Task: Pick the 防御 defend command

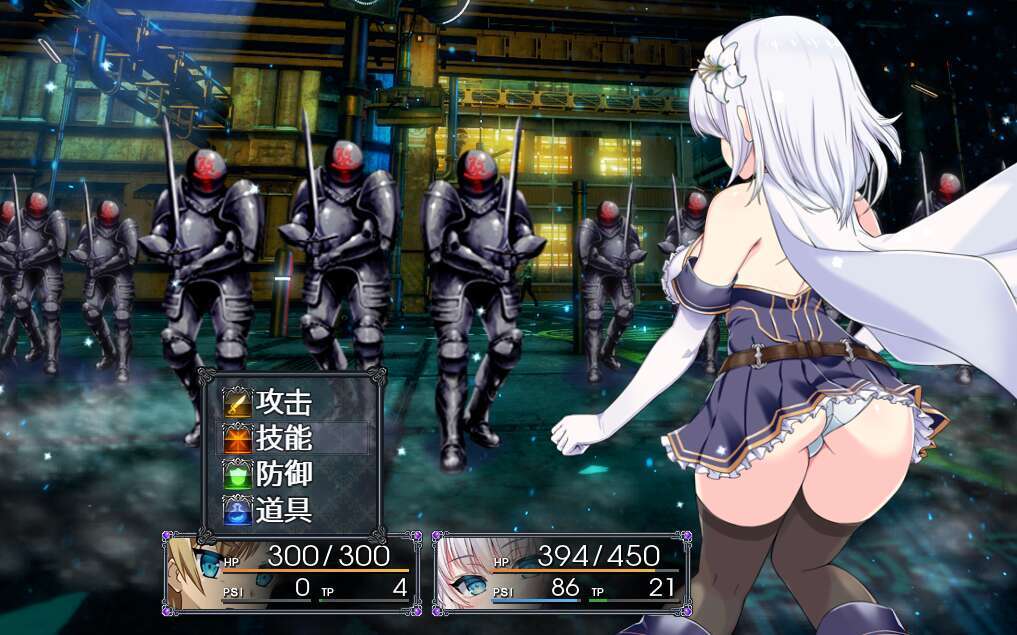Action: coord(284,474)
